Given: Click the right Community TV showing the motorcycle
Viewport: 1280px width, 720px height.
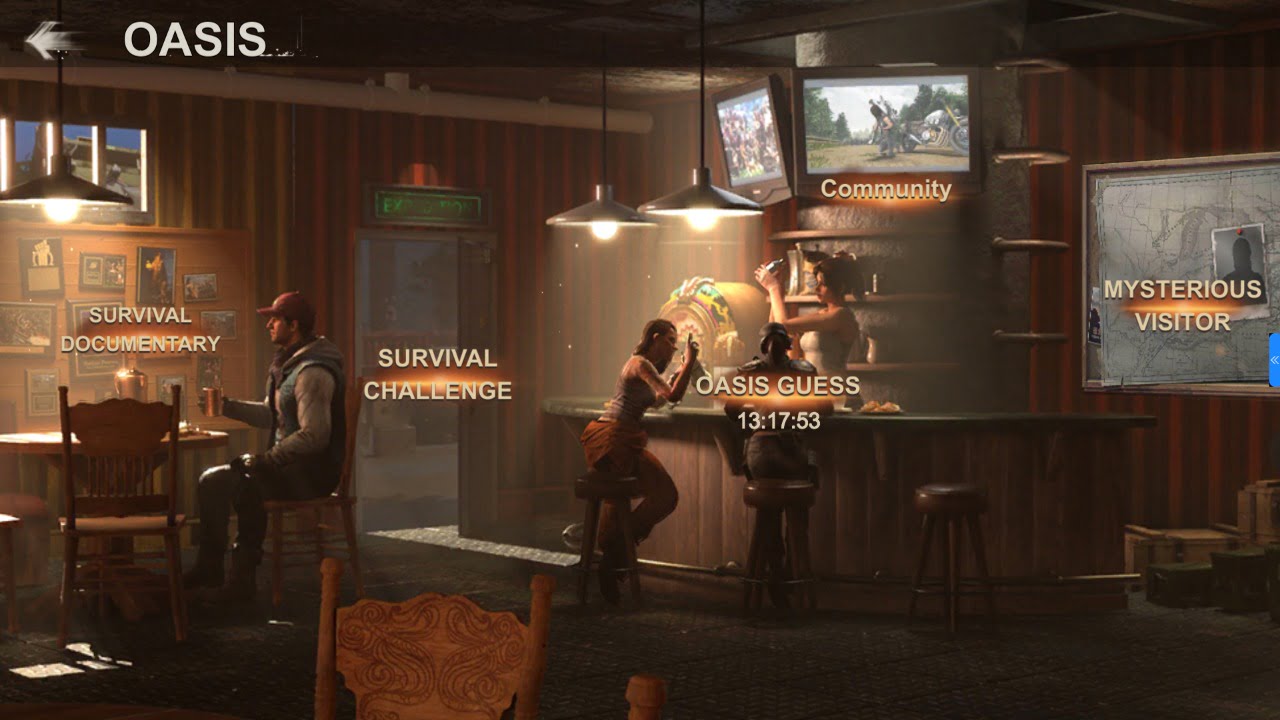Looking at the screenshot, I should pyautogui.click(x=884, y=125).
